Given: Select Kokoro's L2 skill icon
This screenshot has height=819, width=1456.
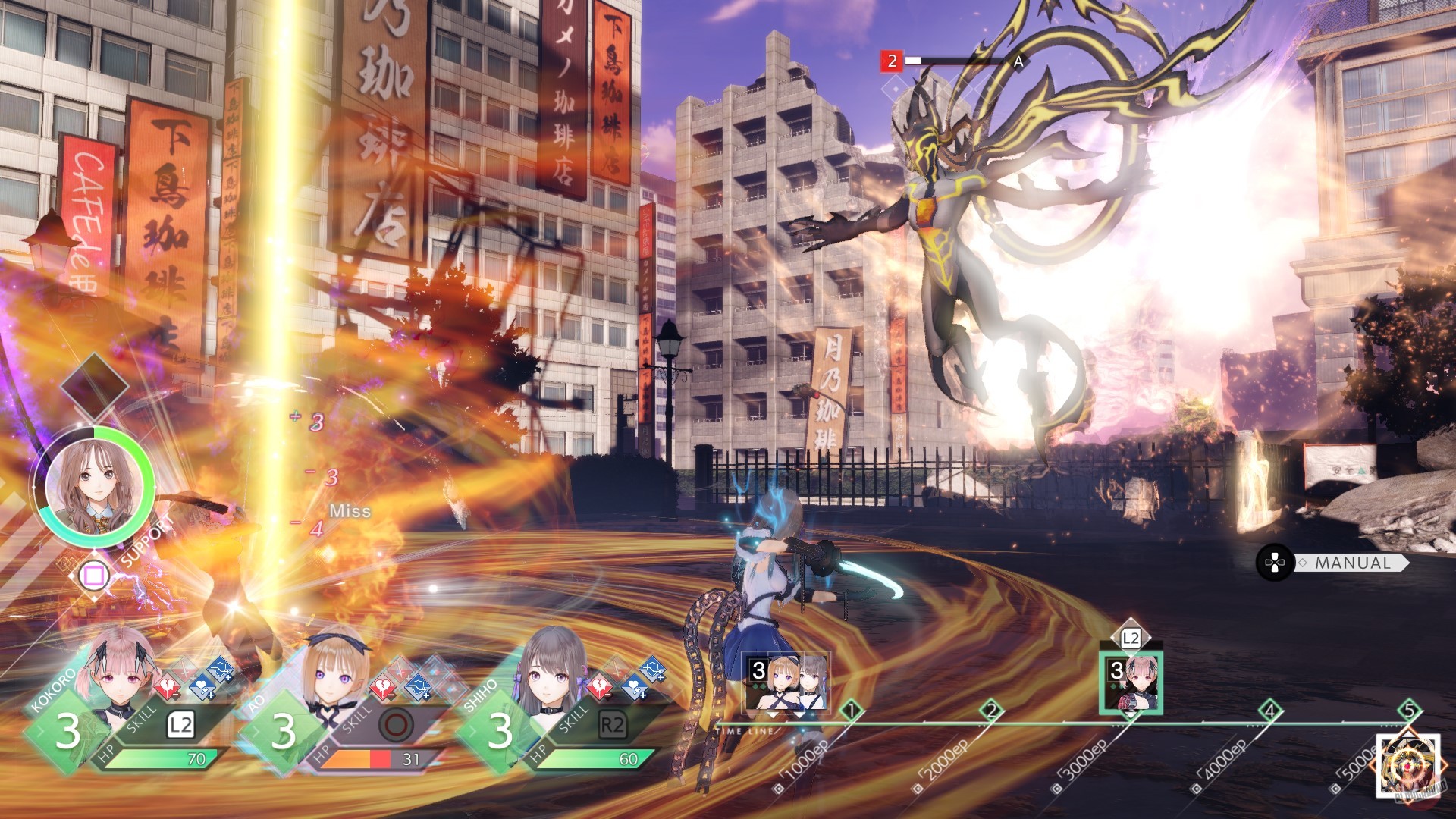Looking at the screenshot, I should tap(182, 725).
